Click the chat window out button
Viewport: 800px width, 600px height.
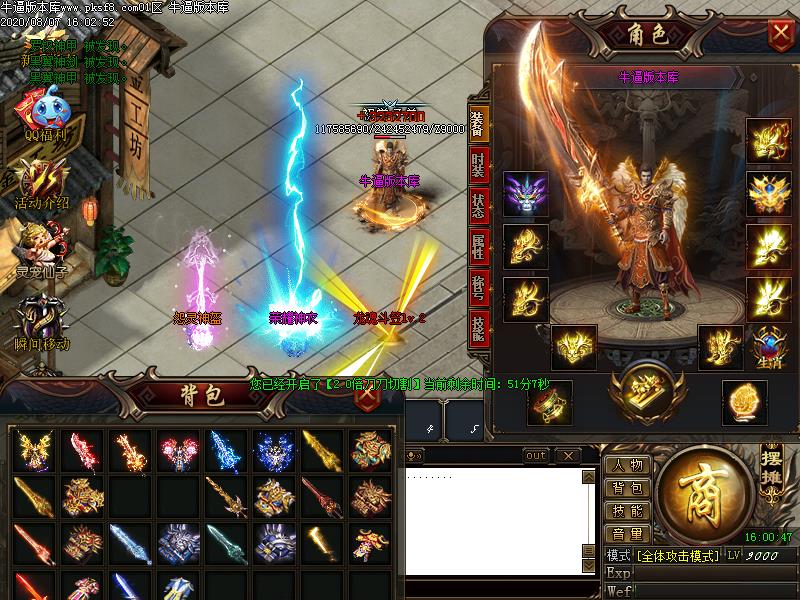(x=536, y=456)
